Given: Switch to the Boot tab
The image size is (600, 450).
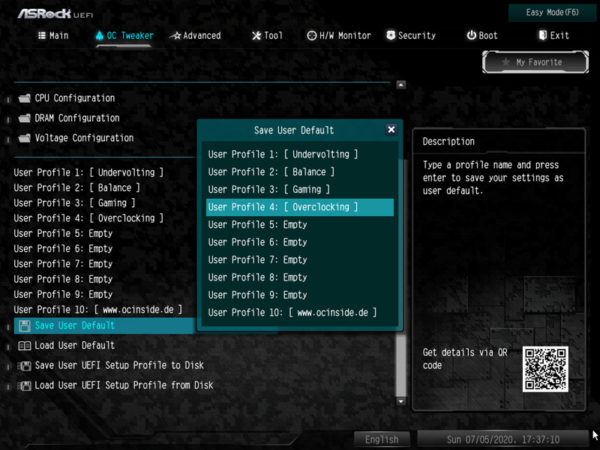Looking at the screenshot, I should (482, 36).
